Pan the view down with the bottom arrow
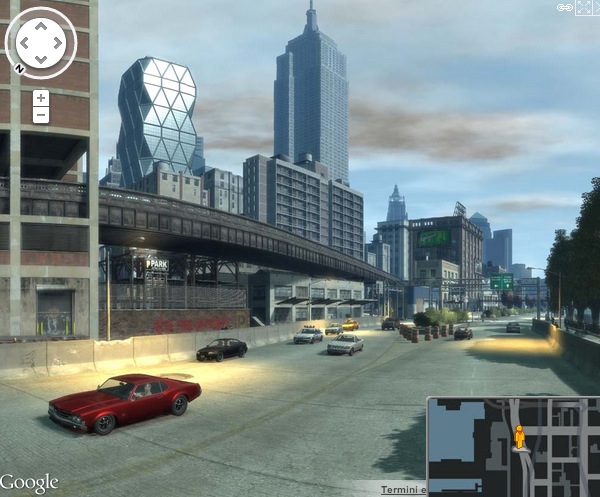Screen dimensions: 600x497 (41, 59)
